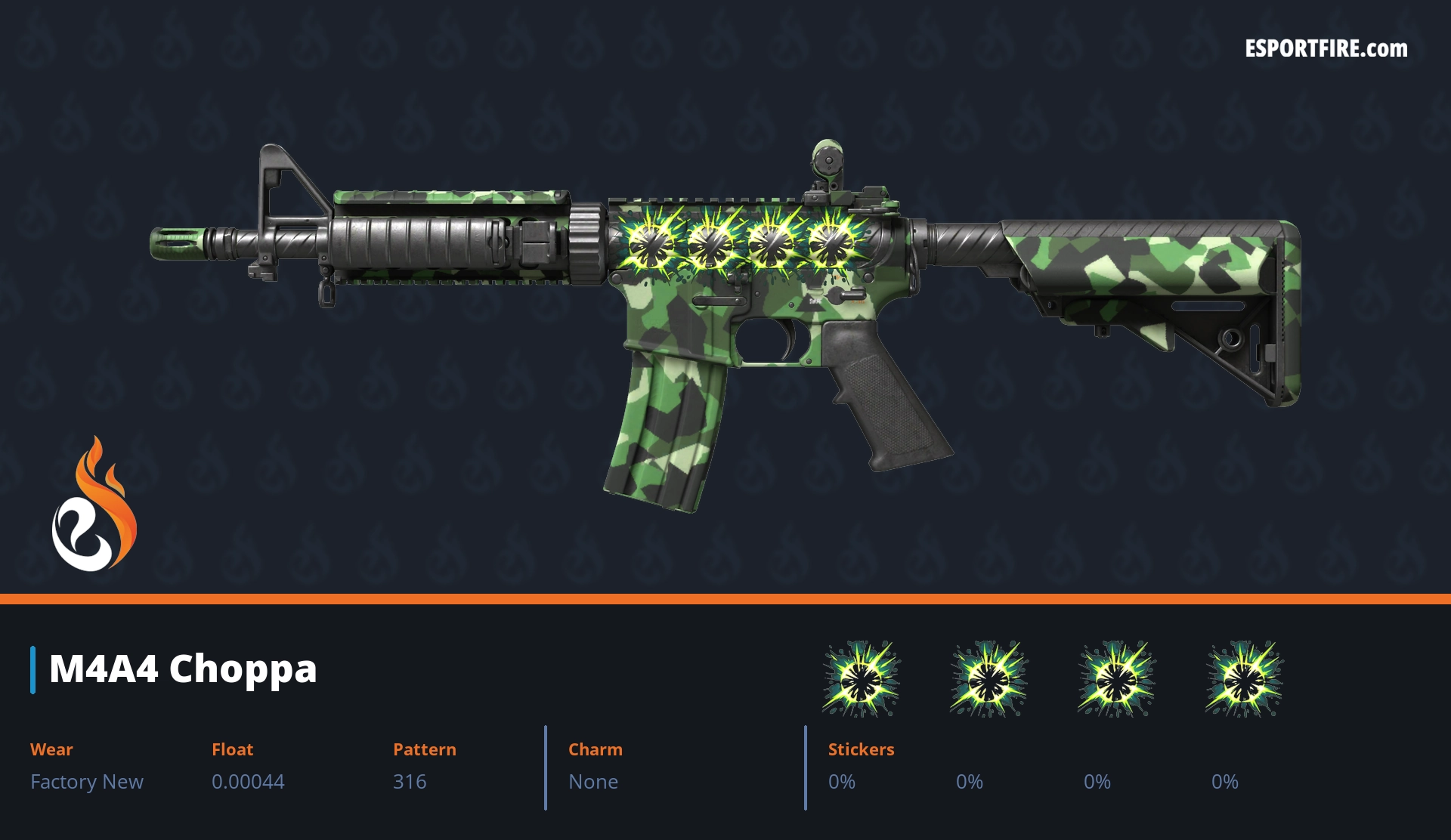Click the ESPORTFIRE.com site name

pos(1326,49)
